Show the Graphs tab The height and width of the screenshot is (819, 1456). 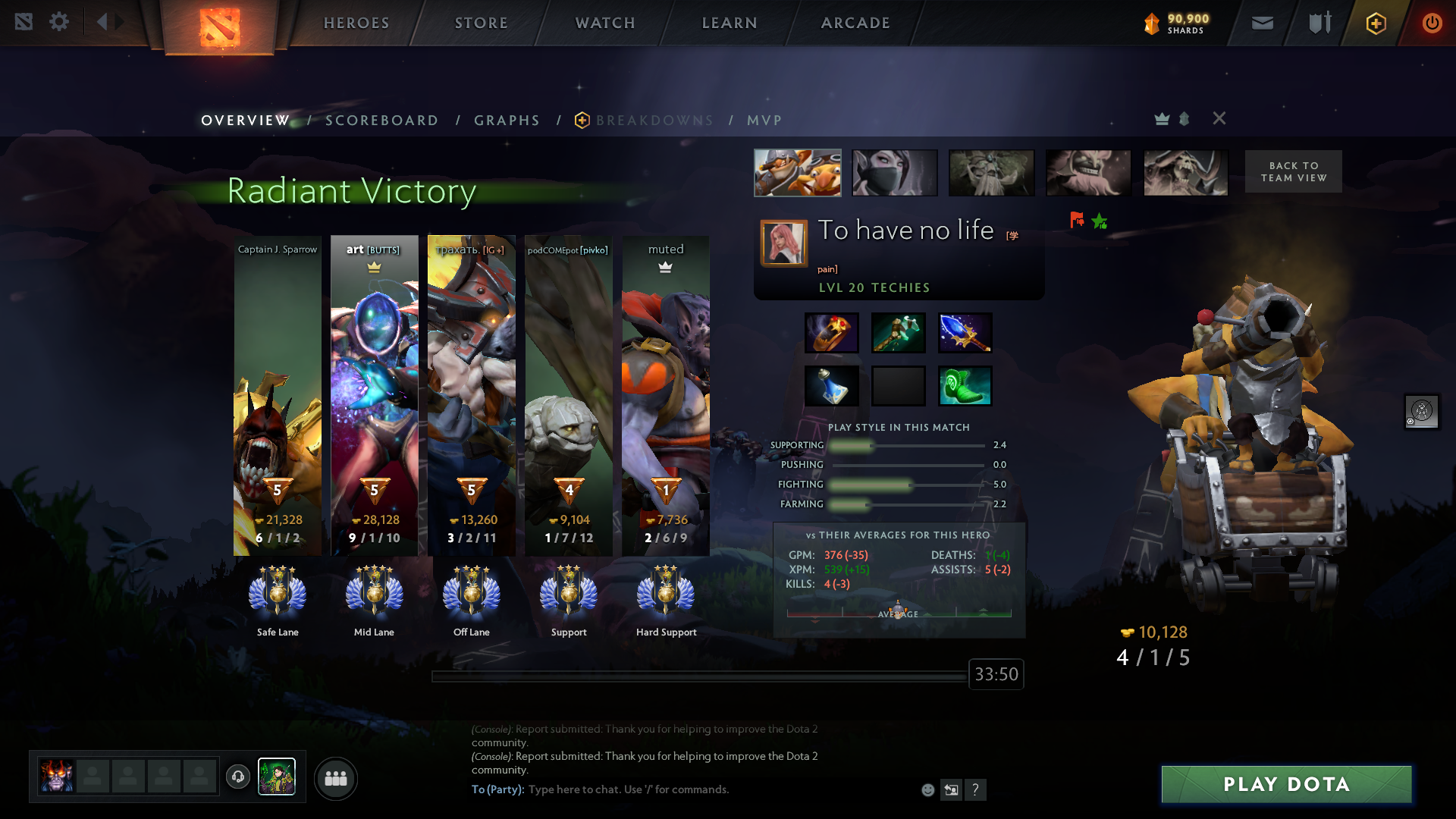(507, 121)
